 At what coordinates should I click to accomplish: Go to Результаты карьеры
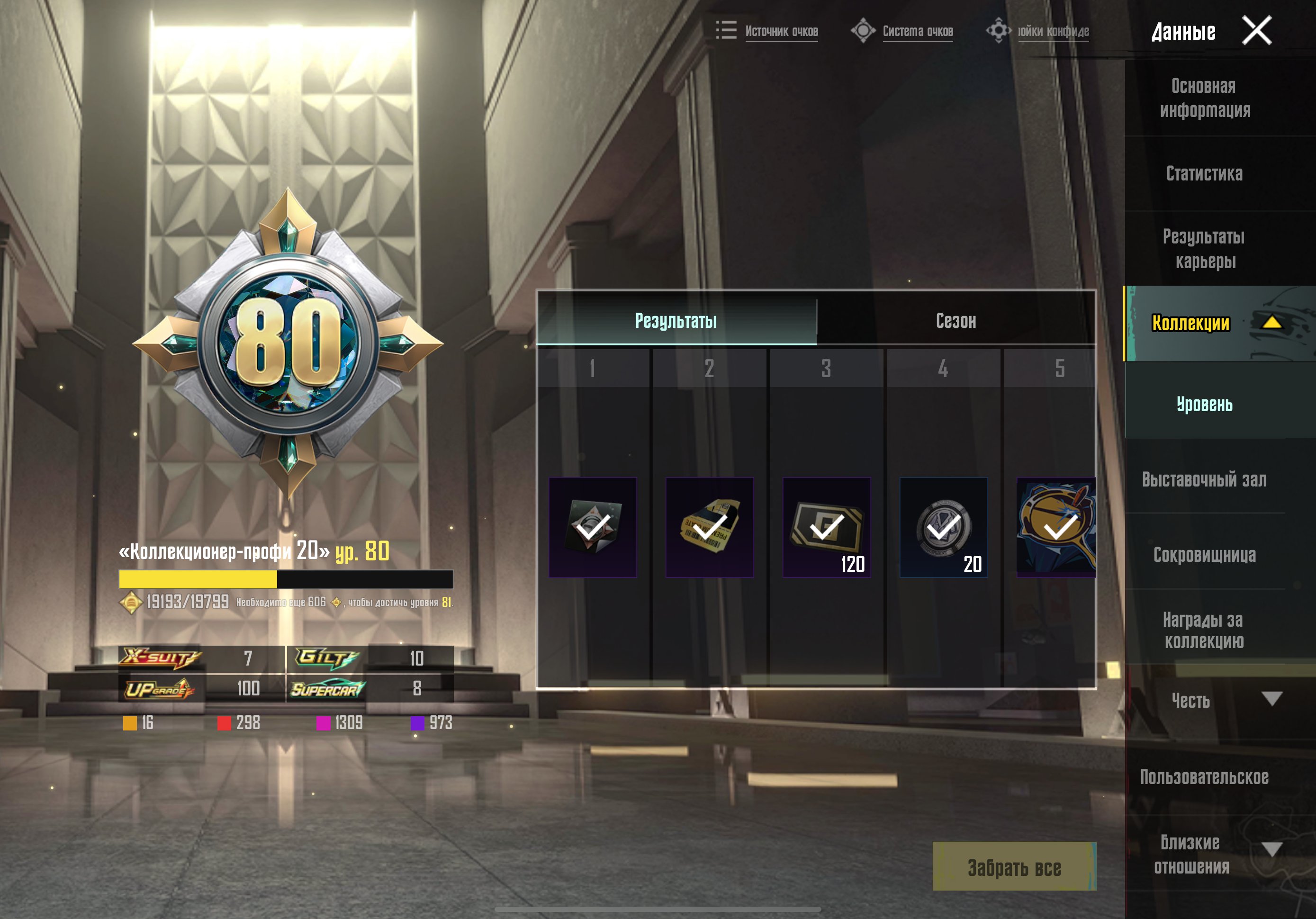[x=1204, y=249]
